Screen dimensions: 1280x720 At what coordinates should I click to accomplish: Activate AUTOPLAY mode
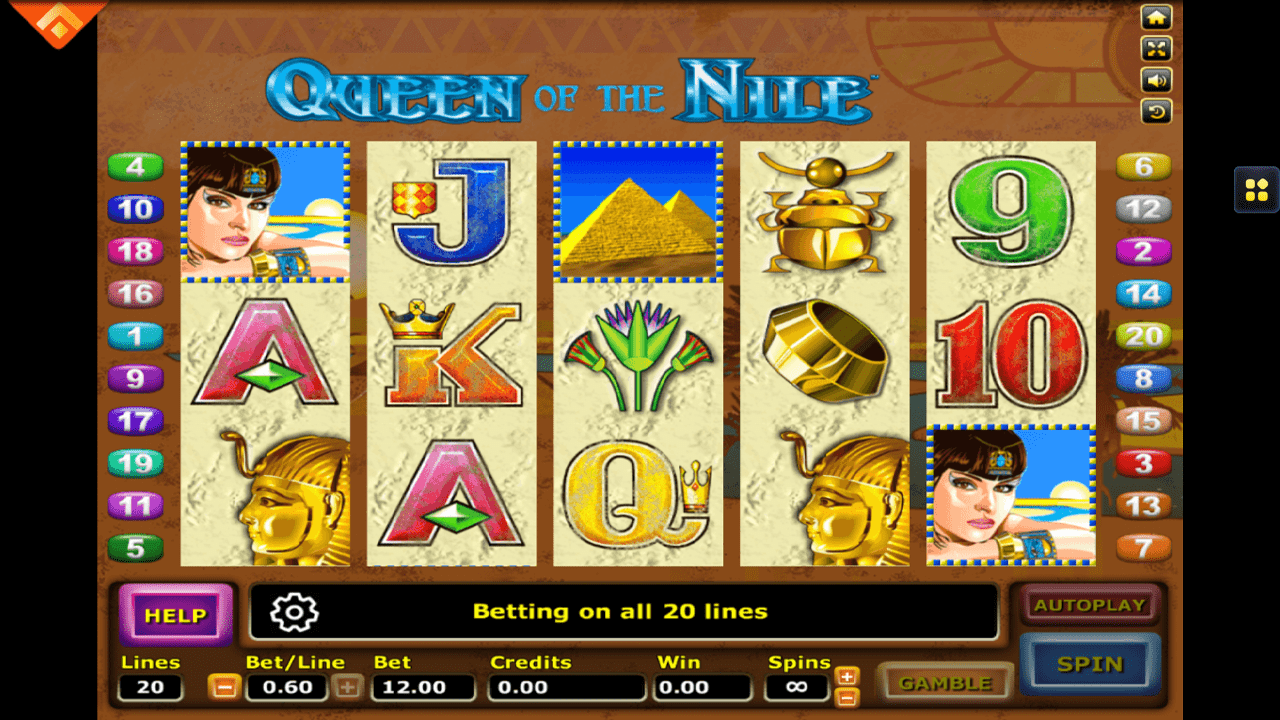pyautogui.click(x=1090, y=605)
